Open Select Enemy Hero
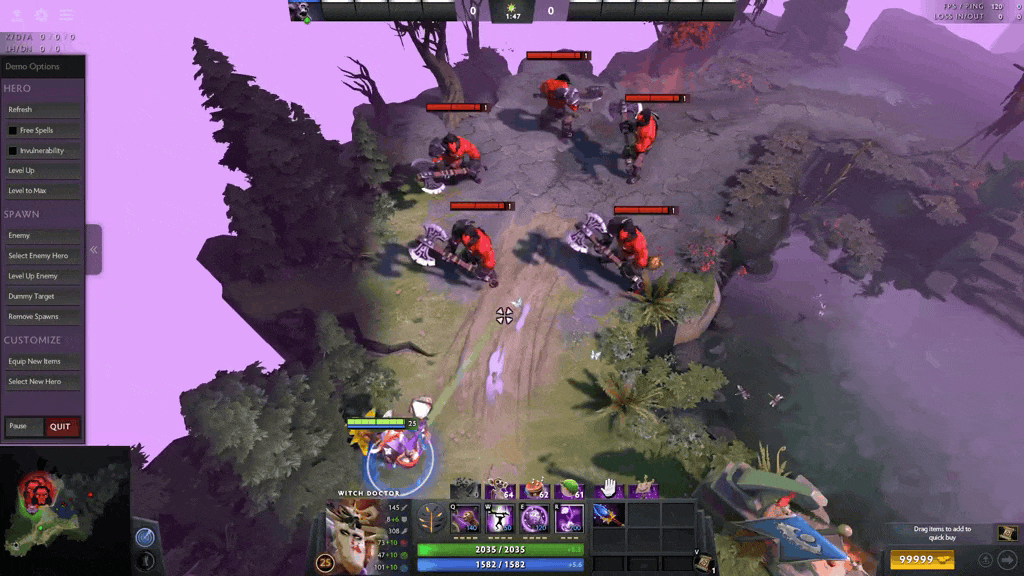This screenshot has height=576, width=1024. point(42,256)
